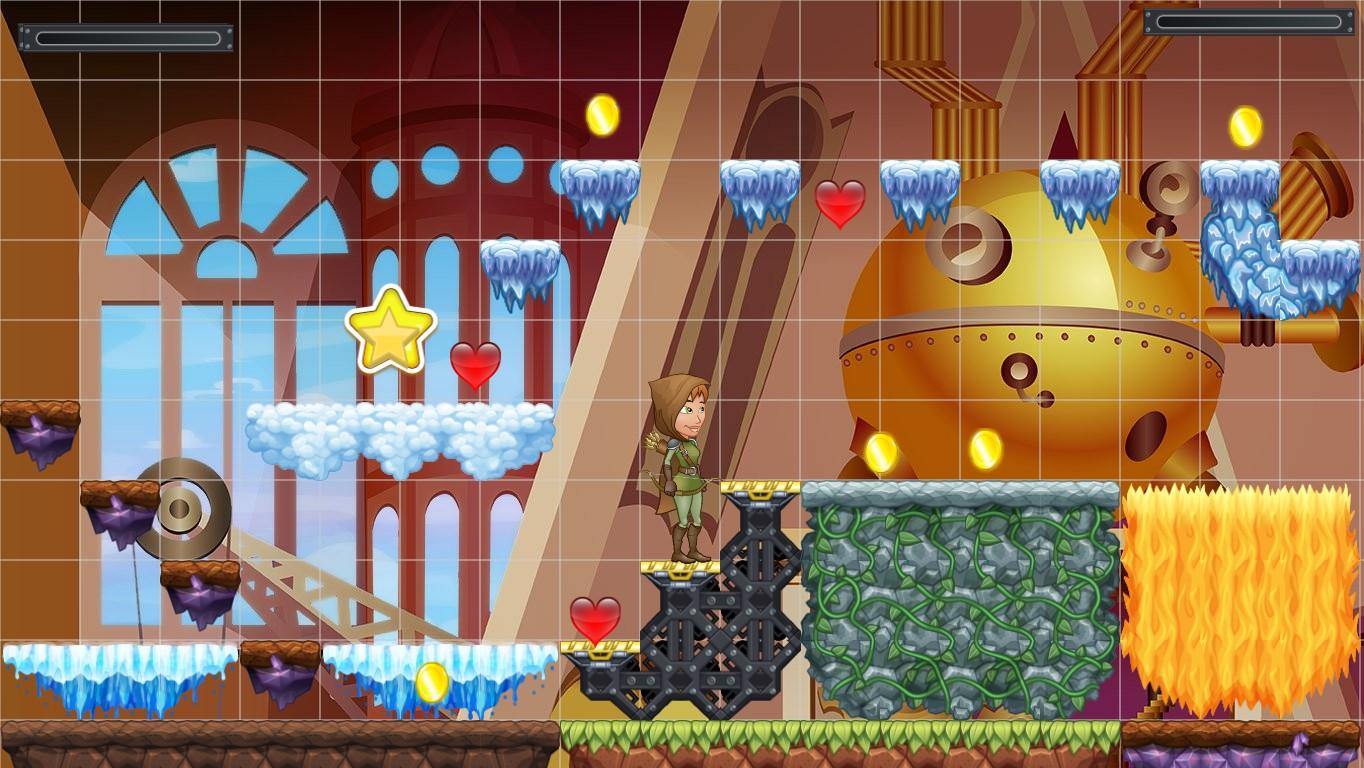Click the spinning saw wheel on the left

tap(180, 510)
